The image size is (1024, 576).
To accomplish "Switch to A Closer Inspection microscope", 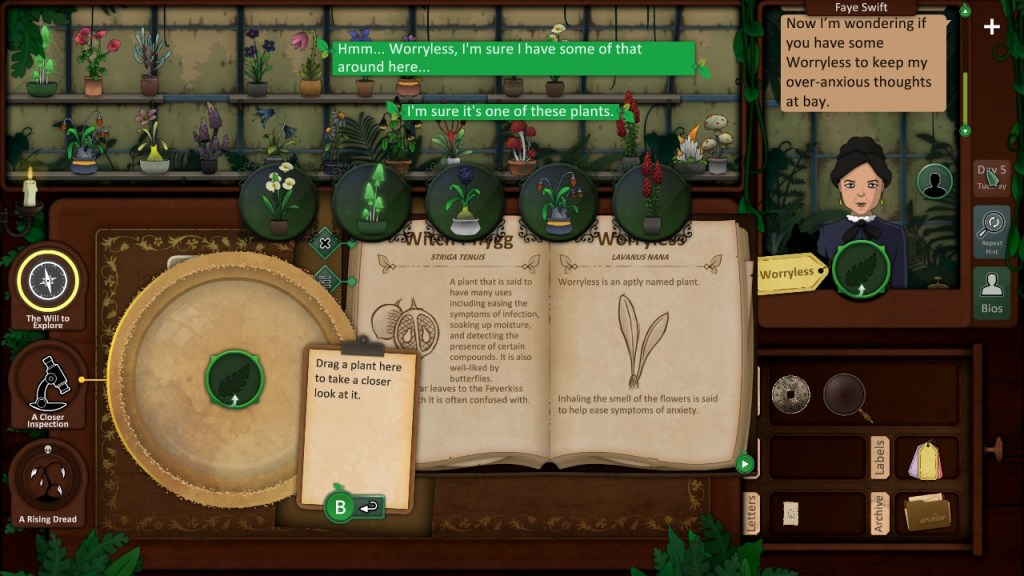I will point(48,381).
